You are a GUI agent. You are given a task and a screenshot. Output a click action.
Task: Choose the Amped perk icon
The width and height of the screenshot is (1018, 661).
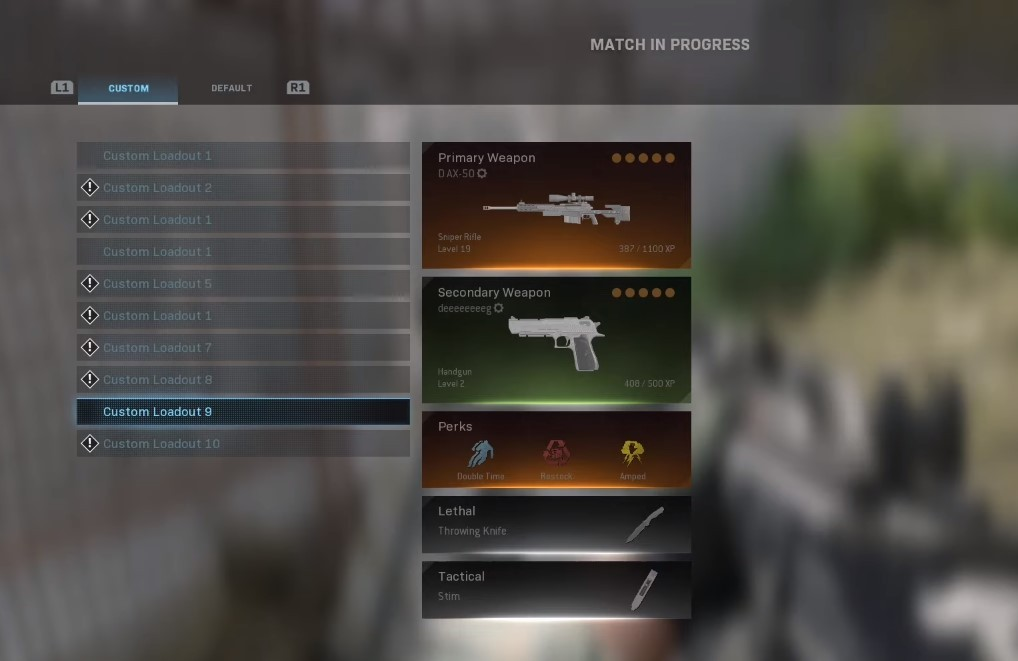[x=632, y=455]
